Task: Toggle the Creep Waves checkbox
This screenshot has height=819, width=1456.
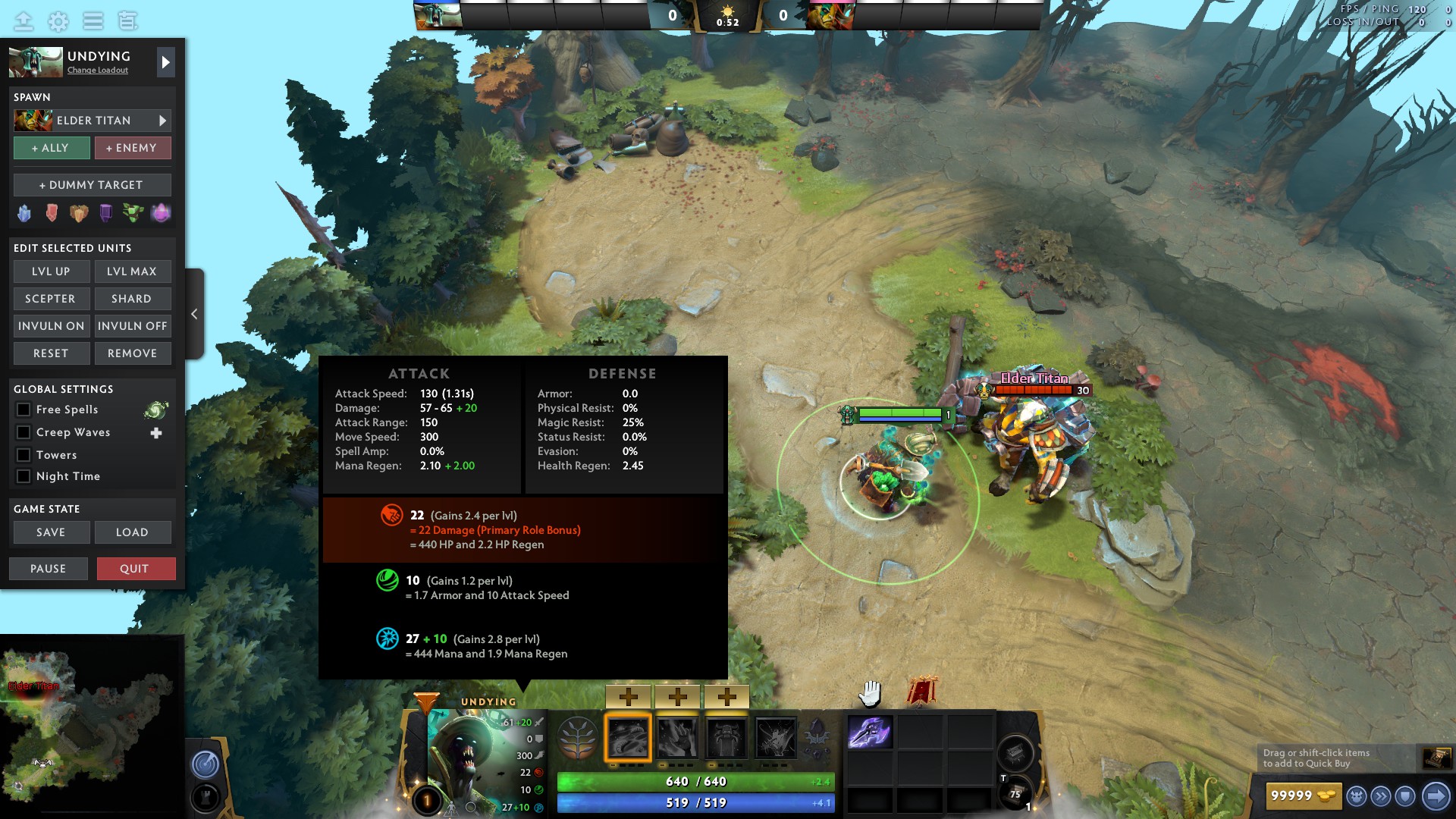Action: click(x=24, y=432)
